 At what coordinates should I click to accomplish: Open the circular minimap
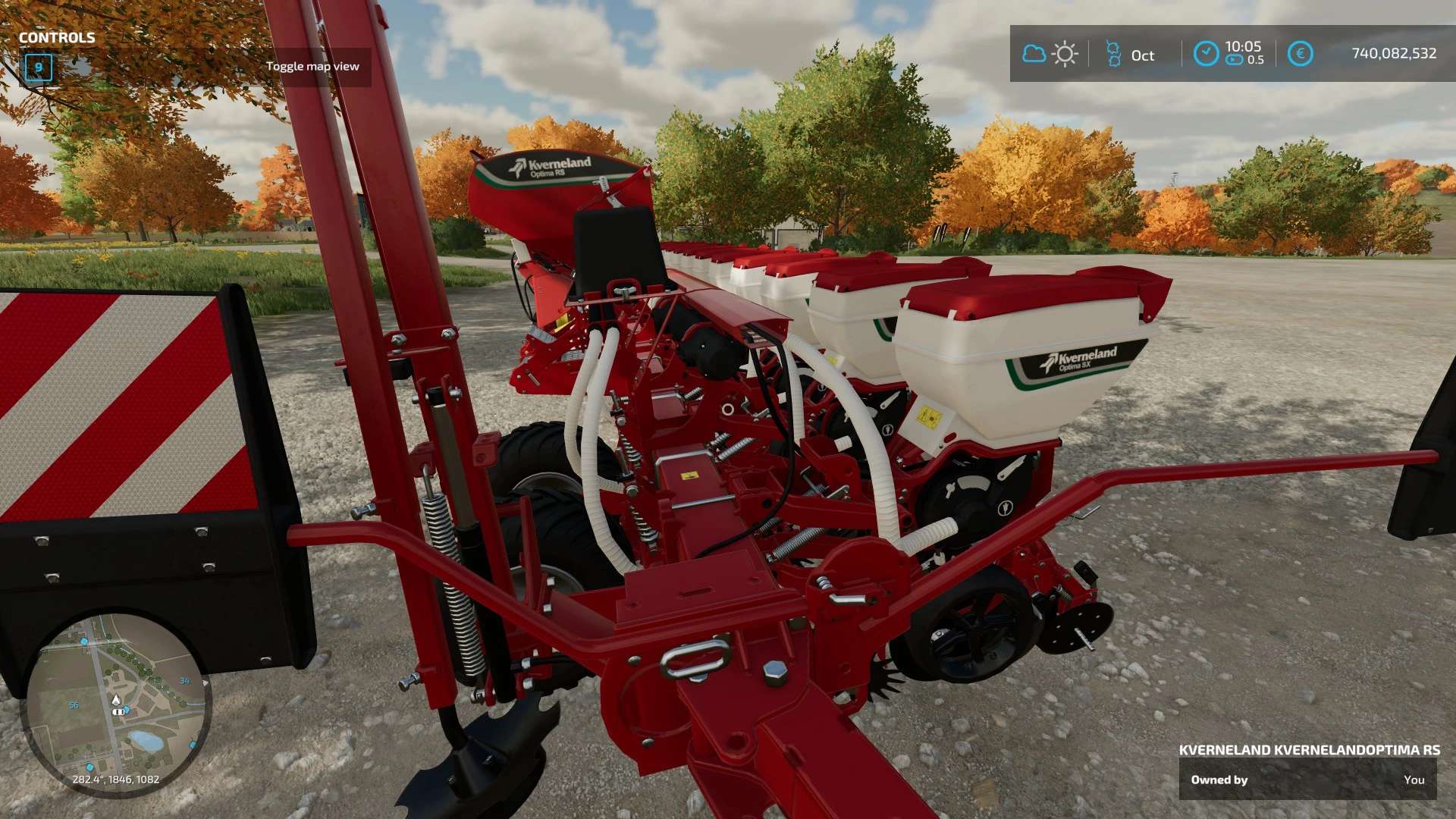pos(116,704)
